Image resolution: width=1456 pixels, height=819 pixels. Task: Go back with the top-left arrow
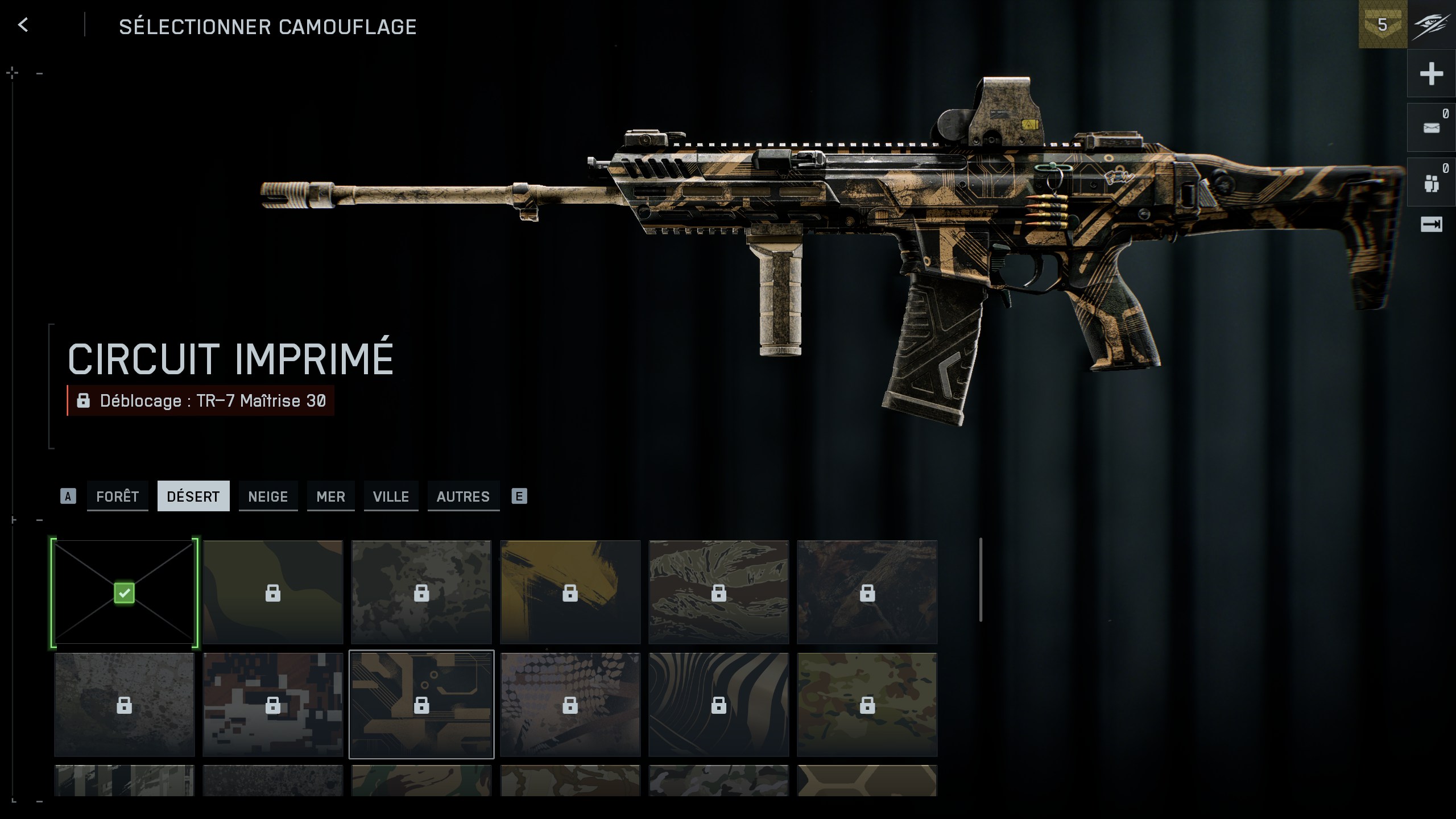point(23,25)
